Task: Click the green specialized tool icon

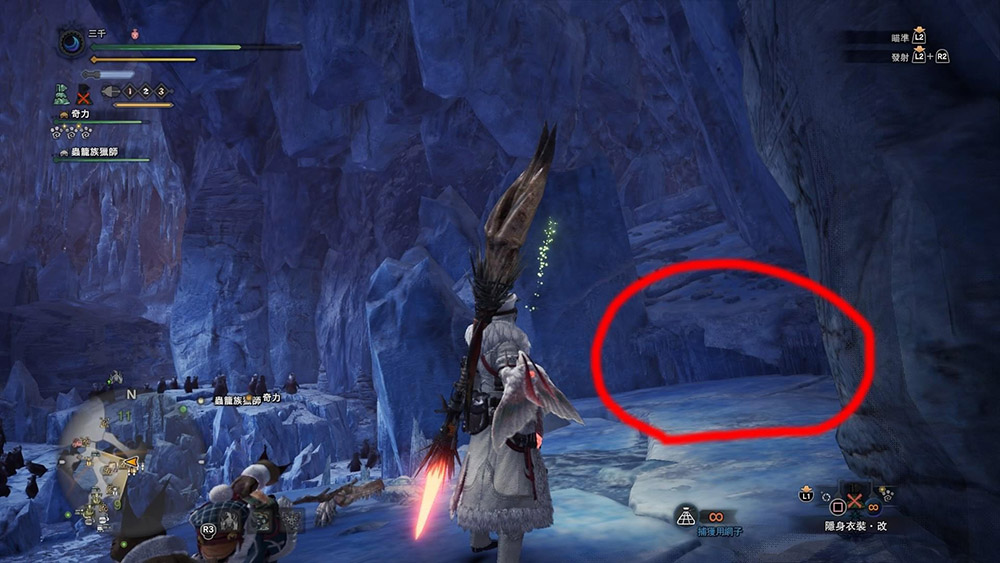Action: [x=61, y=94]
